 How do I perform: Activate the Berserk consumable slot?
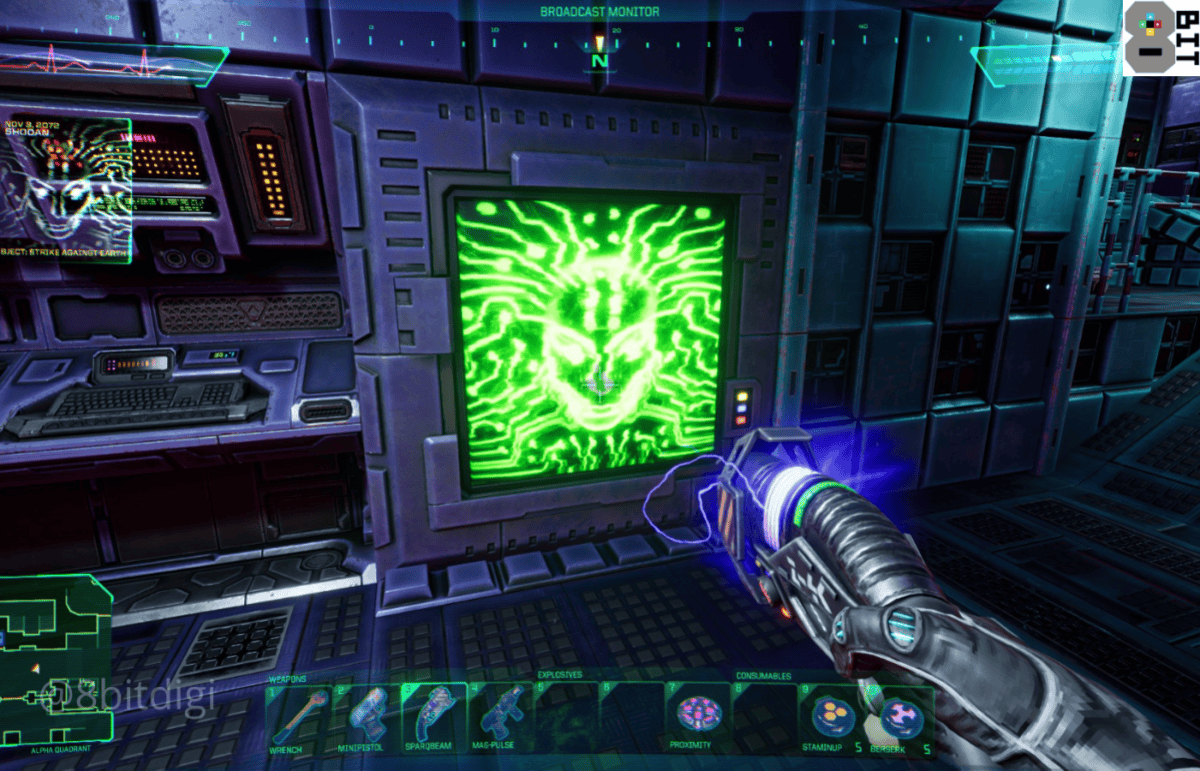[897, 714]
